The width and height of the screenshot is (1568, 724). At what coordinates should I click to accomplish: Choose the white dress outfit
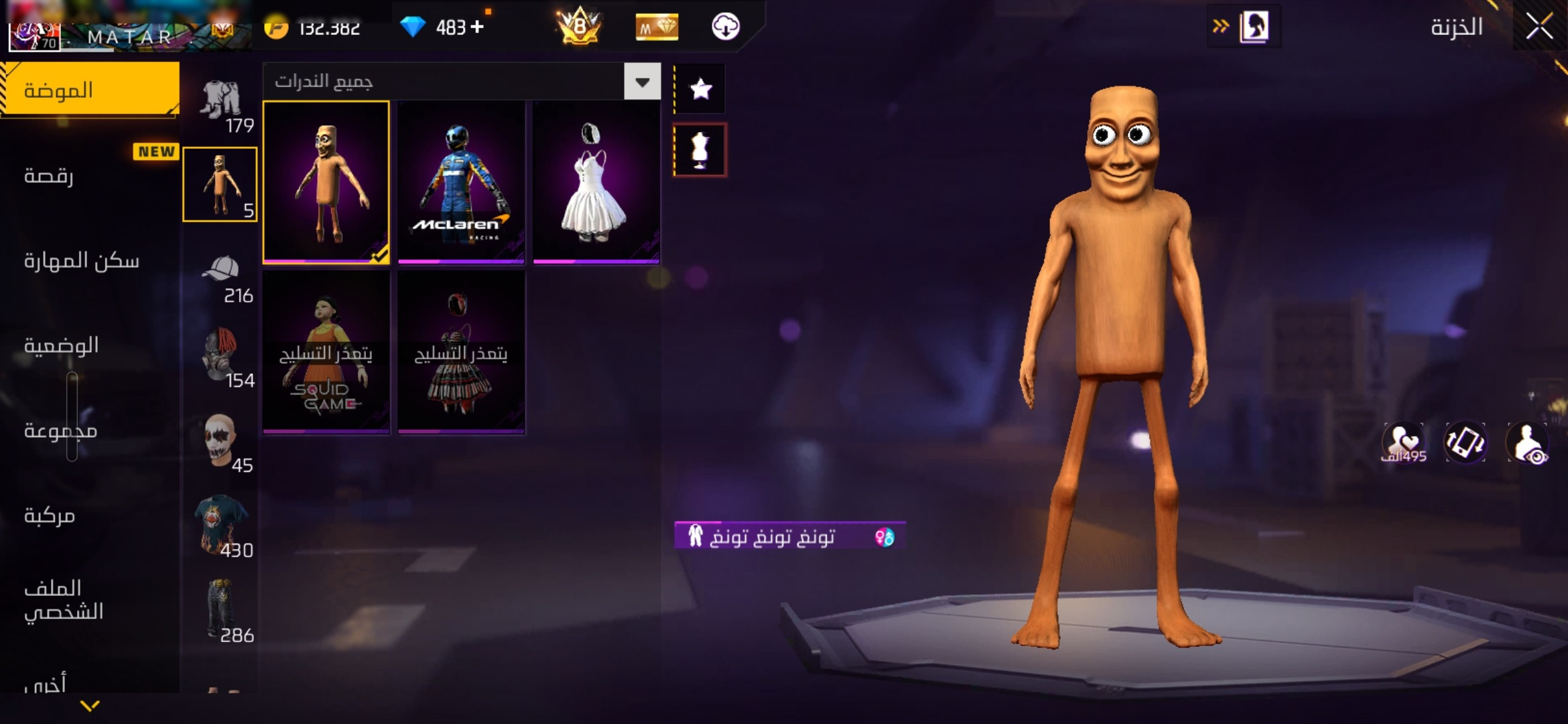click(596, 182)
